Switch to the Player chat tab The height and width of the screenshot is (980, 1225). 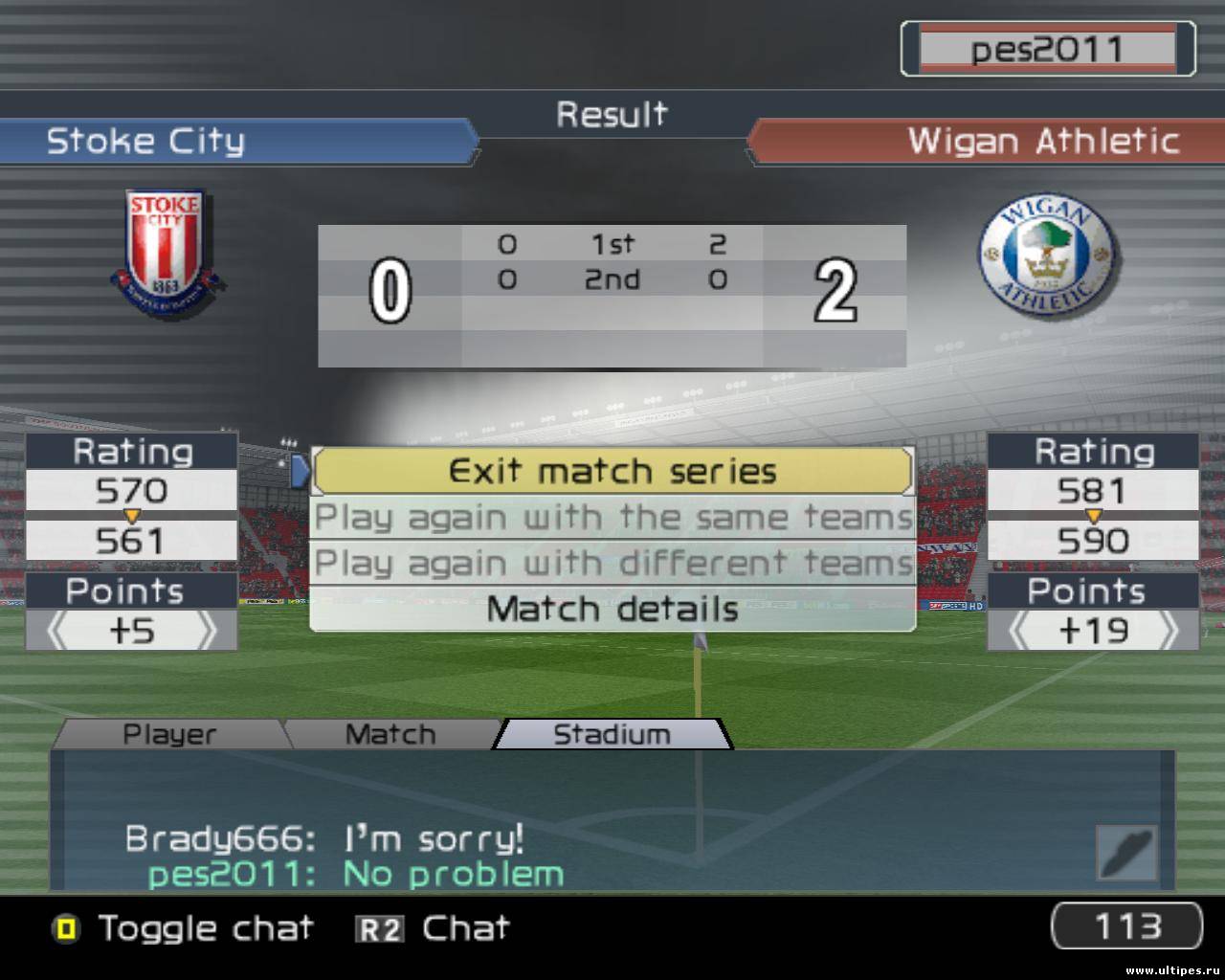[169, 734]
